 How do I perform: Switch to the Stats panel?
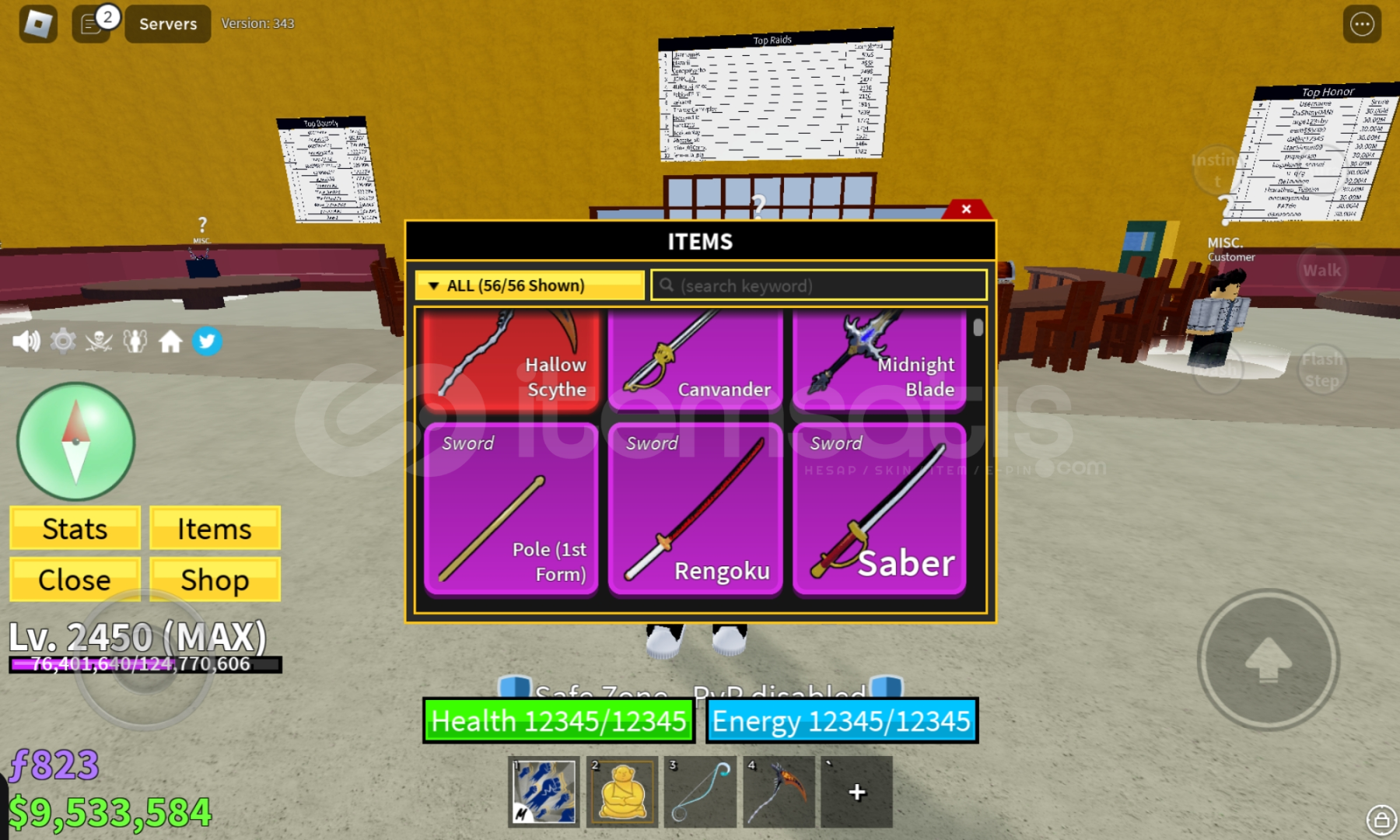(74, 528)
